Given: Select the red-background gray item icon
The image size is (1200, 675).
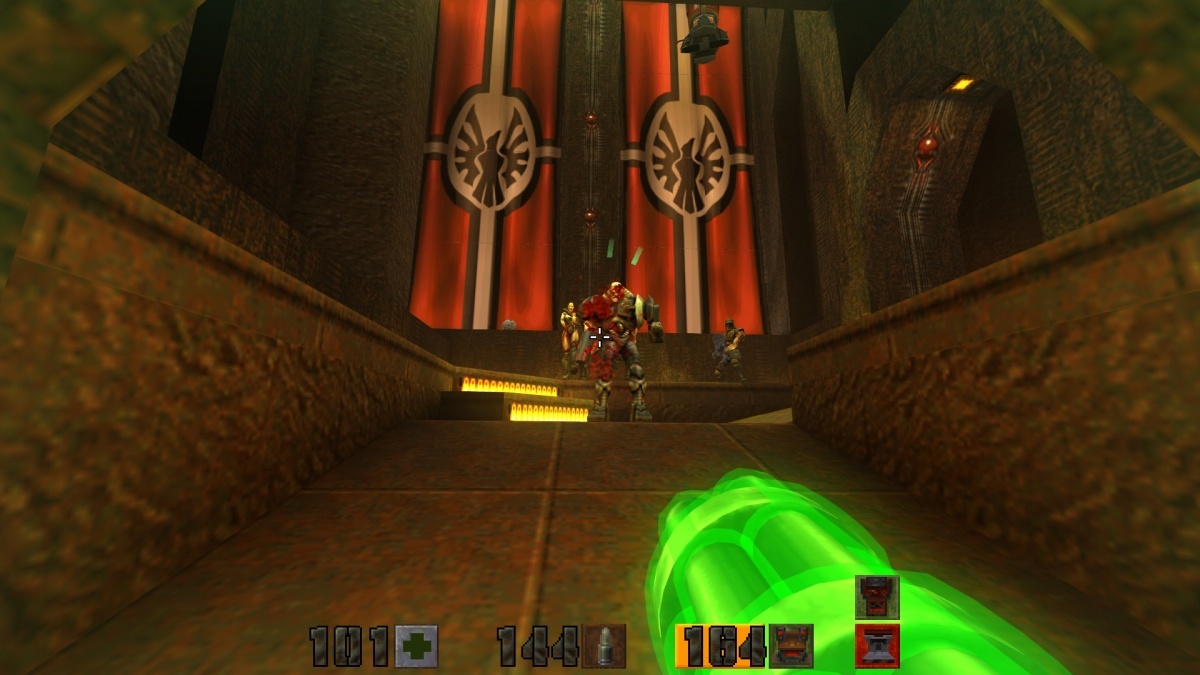Looking at the screenshot, I should click(x=877, y=646).
